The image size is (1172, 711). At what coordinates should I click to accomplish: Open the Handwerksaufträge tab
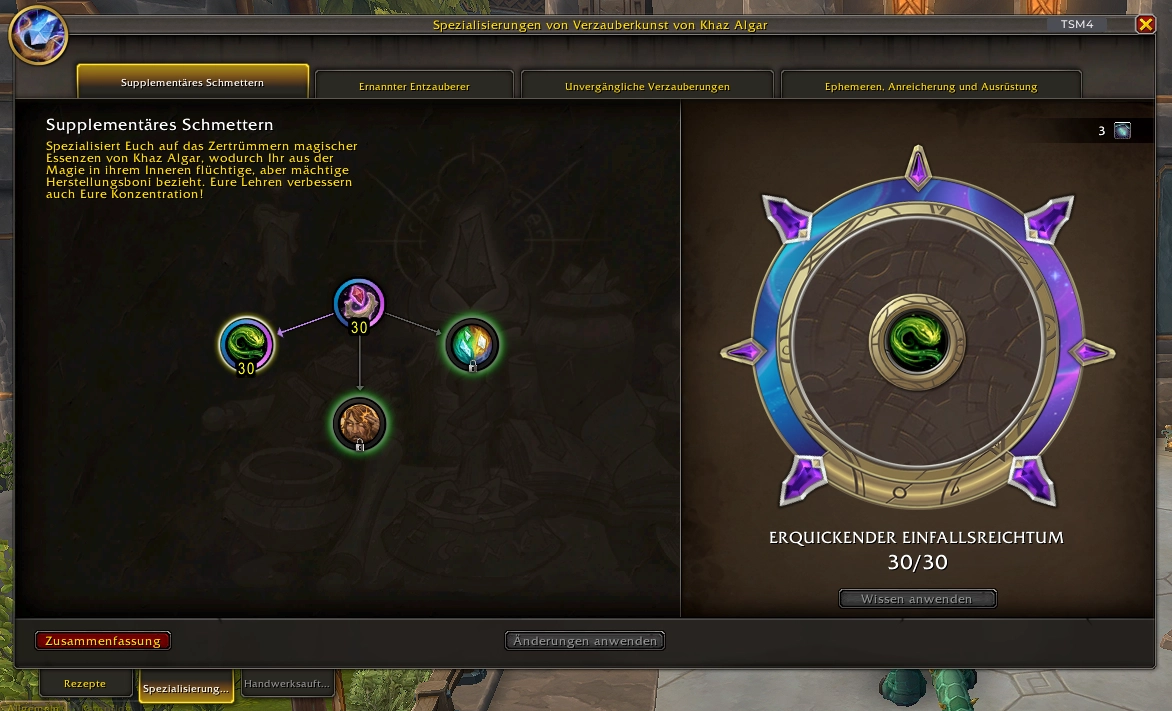[287, 684]
